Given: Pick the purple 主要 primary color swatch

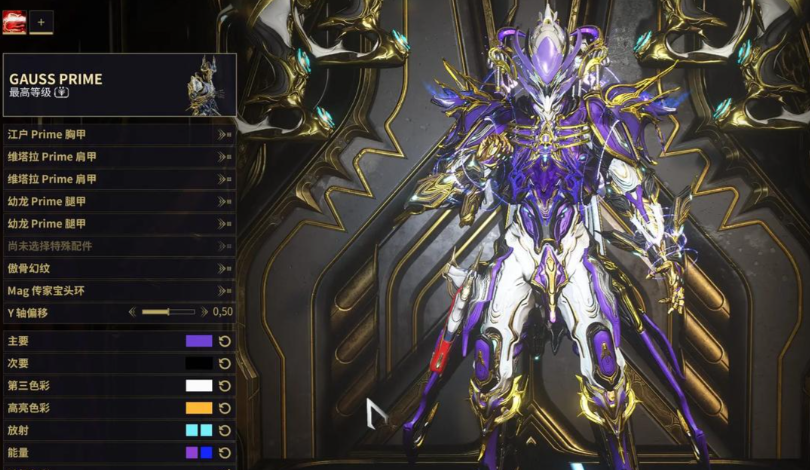Looking at the screenshot, I should tap(199, 341).
